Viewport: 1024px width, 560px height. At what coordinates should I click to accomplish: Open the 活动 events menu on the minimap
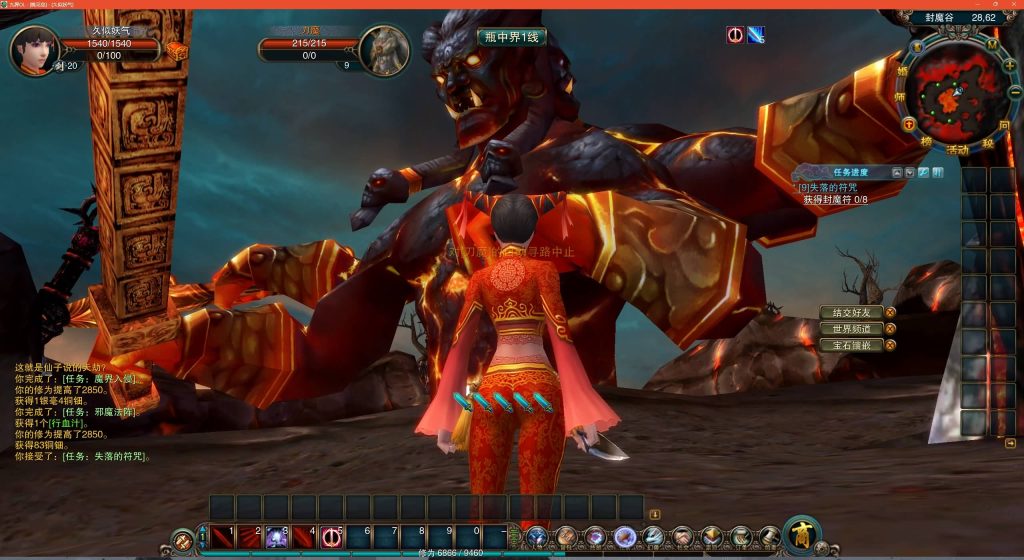point(957,148)
